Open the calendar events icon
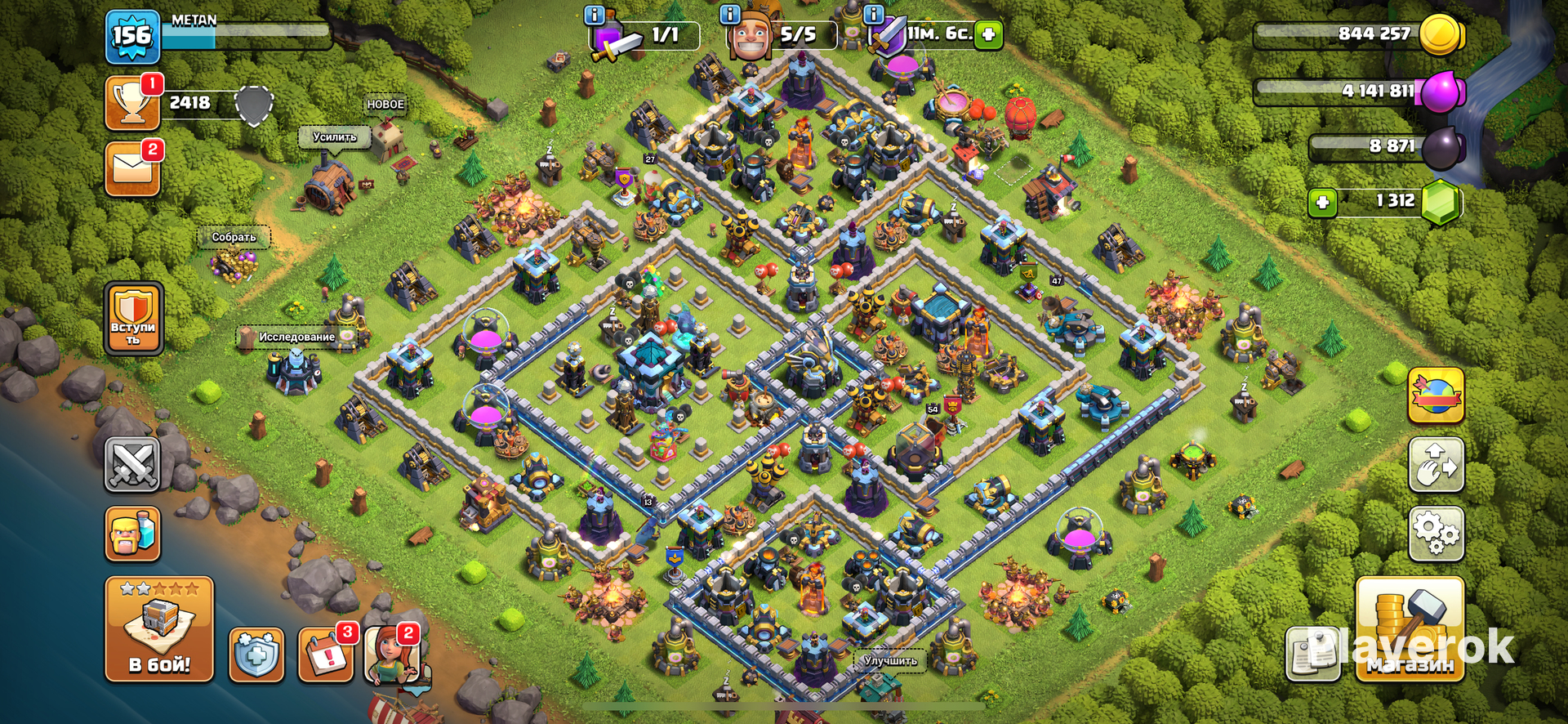This screenshot has width=1568, height=724. (326, 655)
